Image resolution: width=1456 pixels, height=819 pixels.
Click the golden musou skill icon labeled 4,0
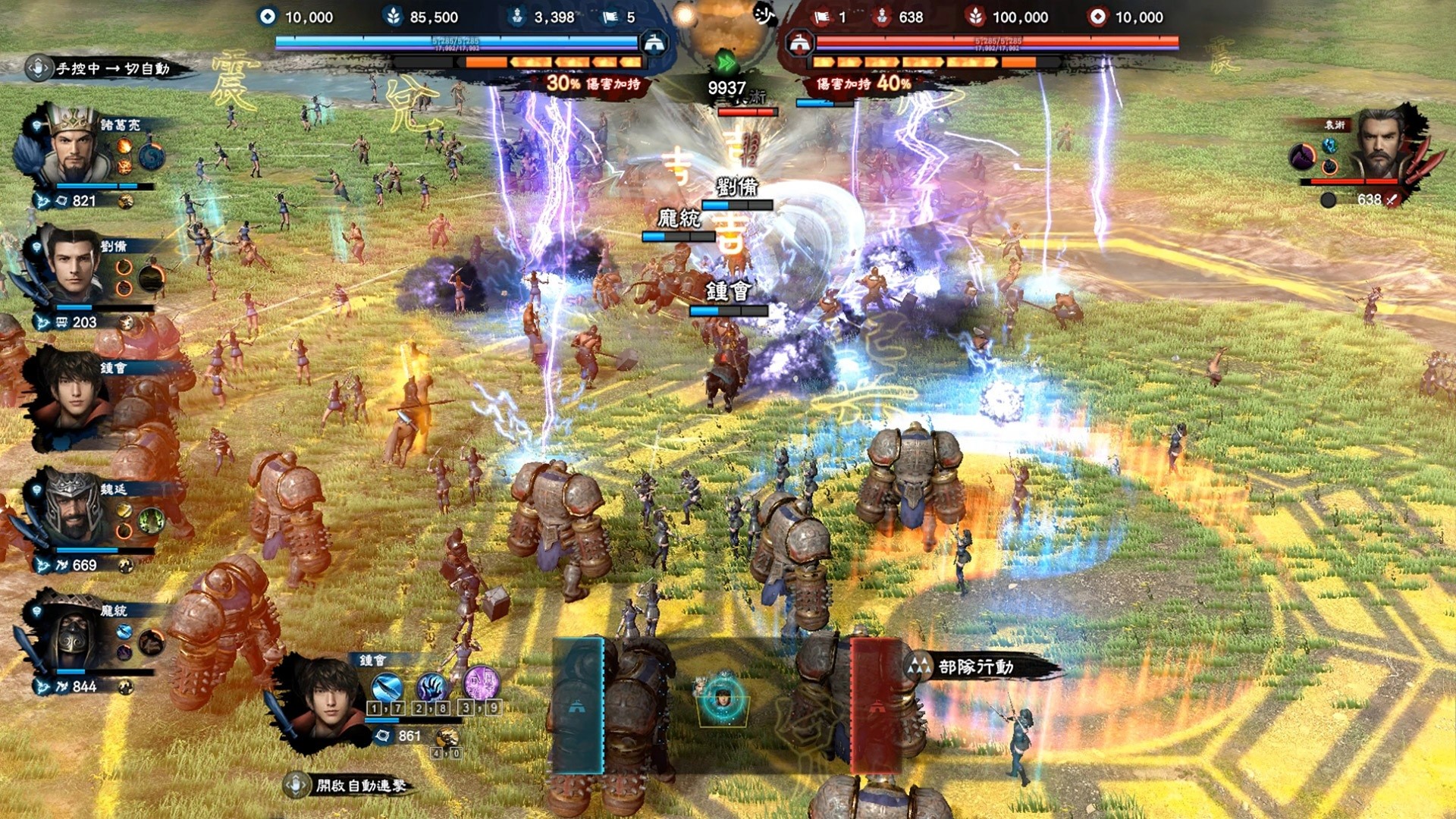[x=447, y=738]
